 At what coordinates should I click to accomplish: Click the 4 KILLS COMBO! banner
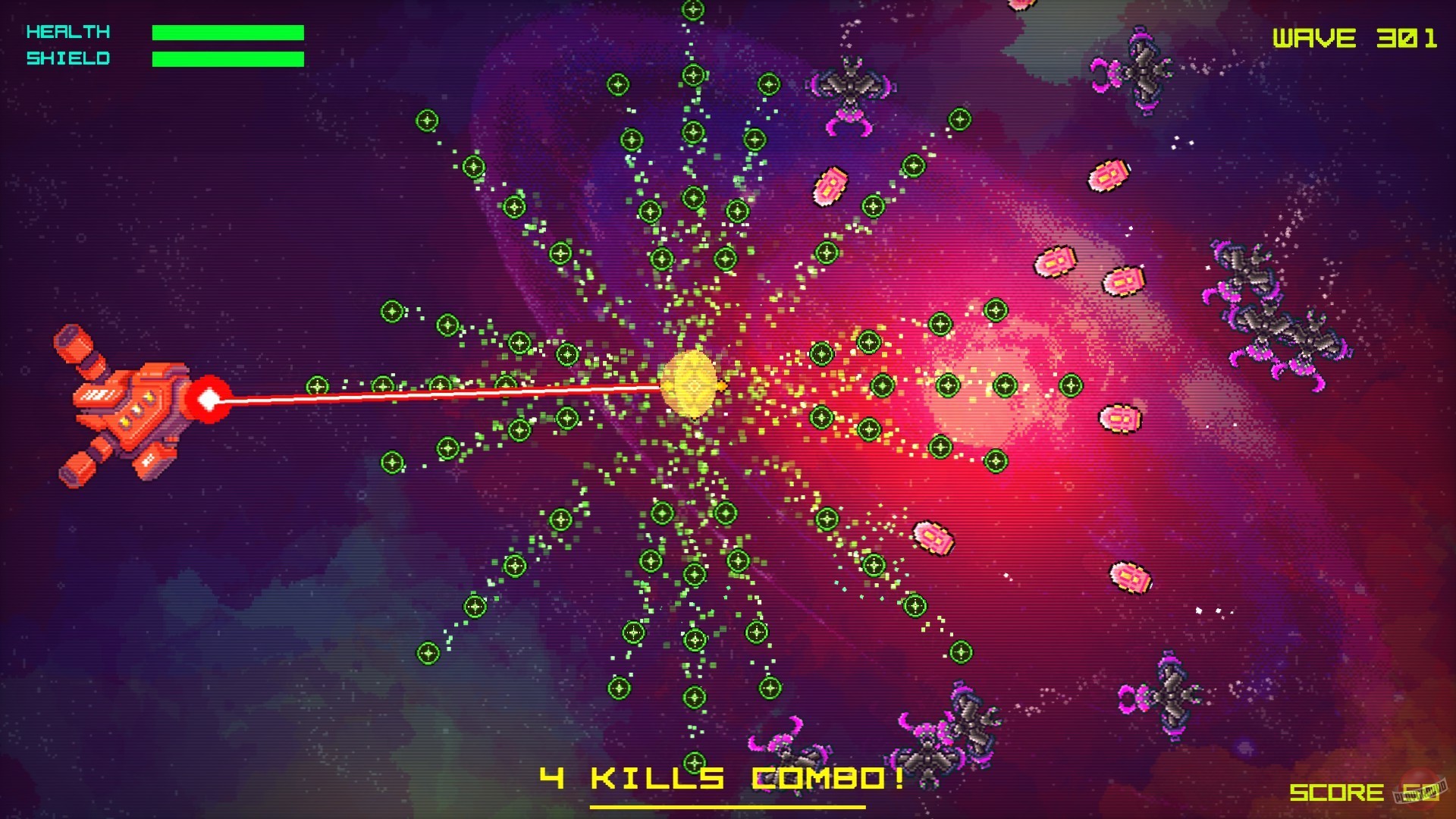point(720,777)
